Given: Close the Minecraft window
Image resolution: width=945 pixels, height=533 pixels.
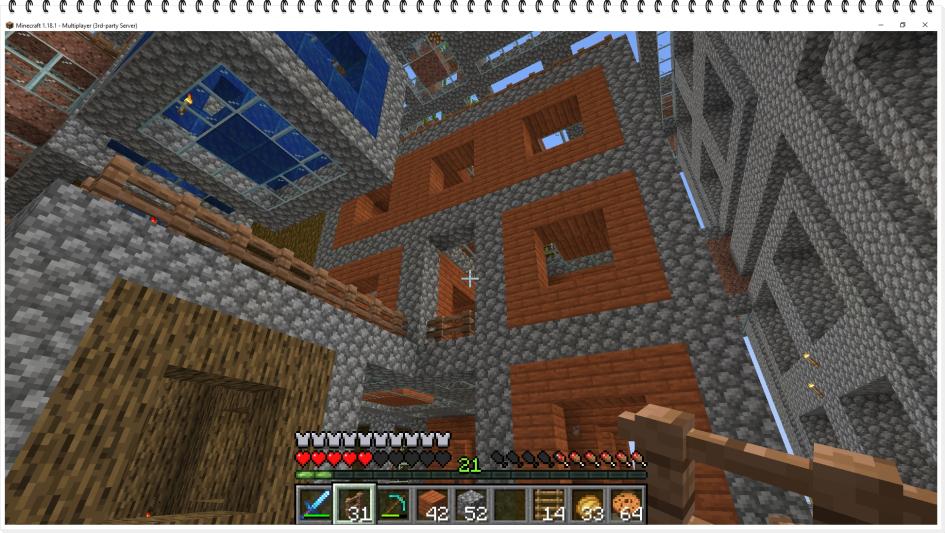Looking at the screenshot, I should coord(925,25).
